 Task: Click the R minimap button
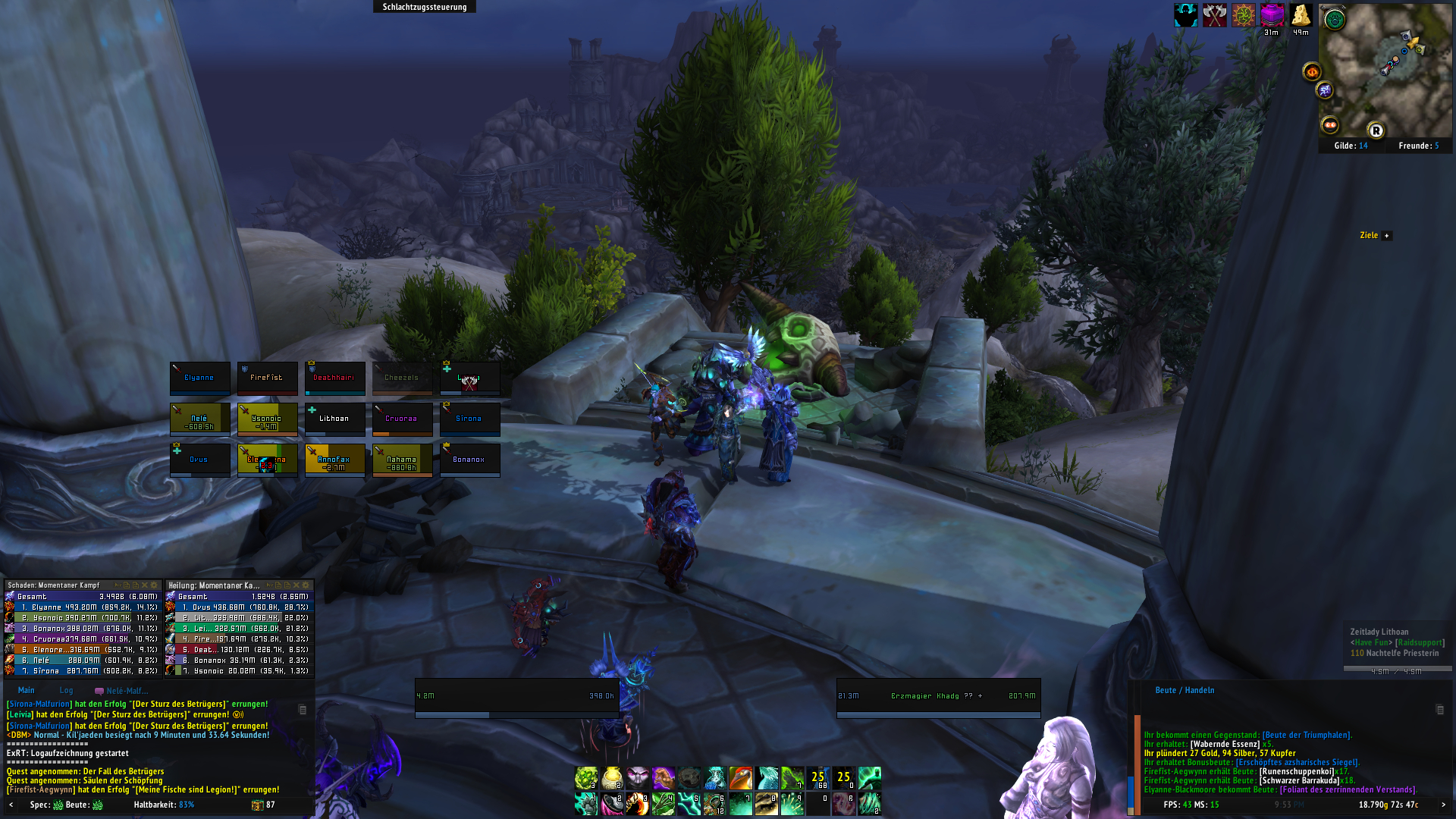(1376, 130)
